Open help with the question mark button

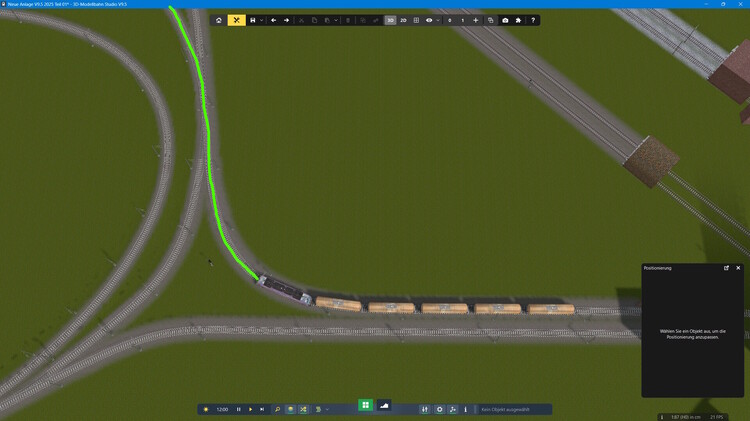click(x=533, y=20)
